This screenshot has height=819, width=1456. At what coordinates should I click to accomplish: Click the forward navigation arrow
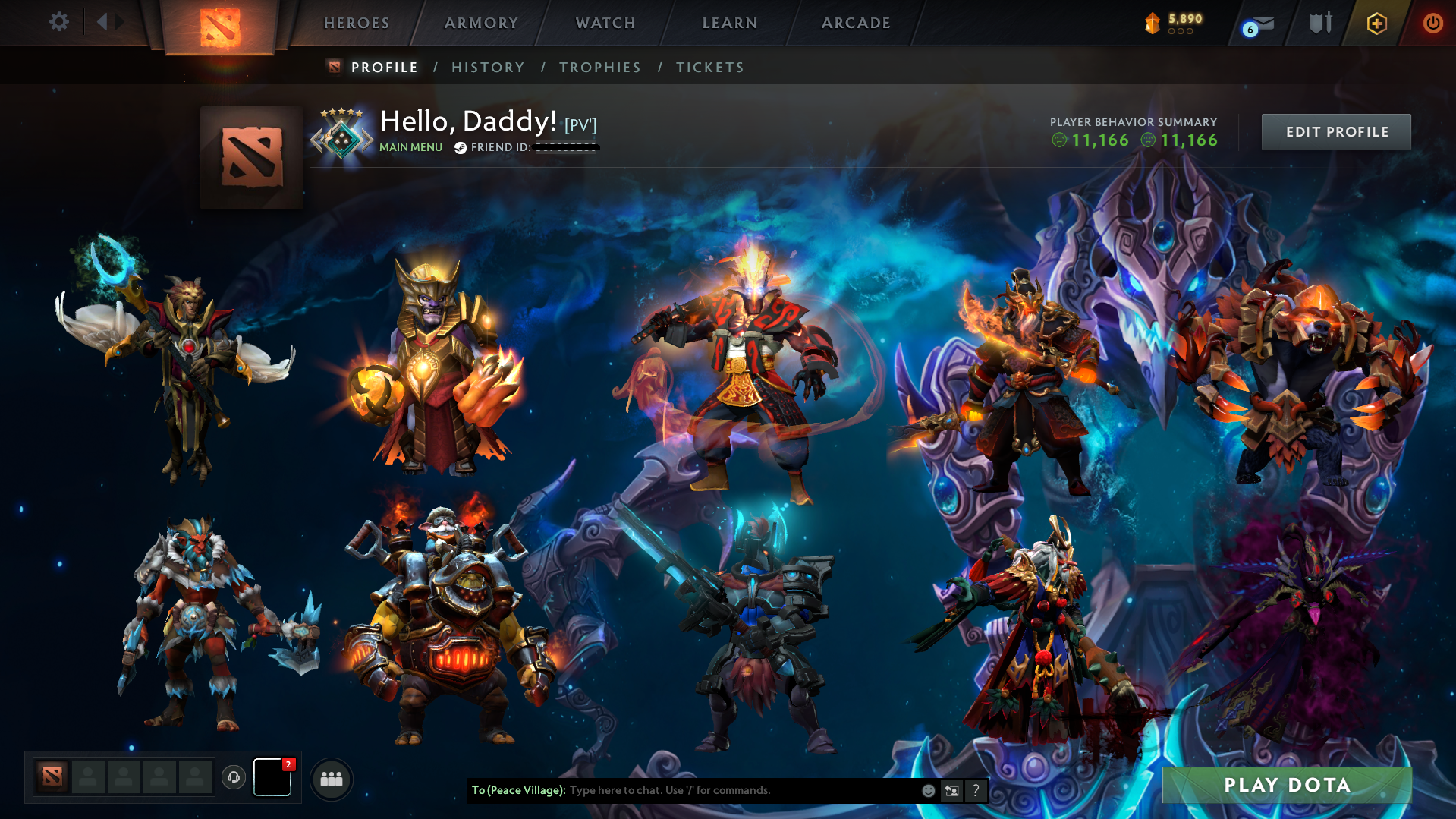tap(120, 21)
